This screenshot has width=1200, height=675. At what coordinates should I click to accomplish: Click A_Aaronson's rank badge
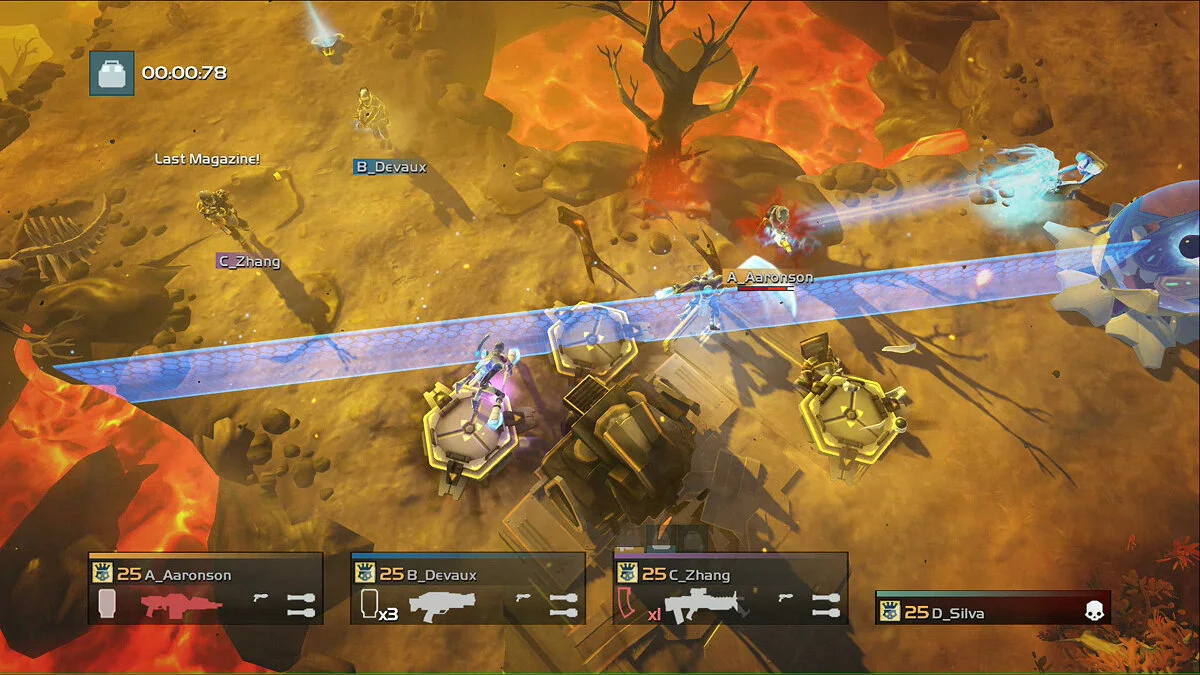pyautogui.click(x=101, y=573)
